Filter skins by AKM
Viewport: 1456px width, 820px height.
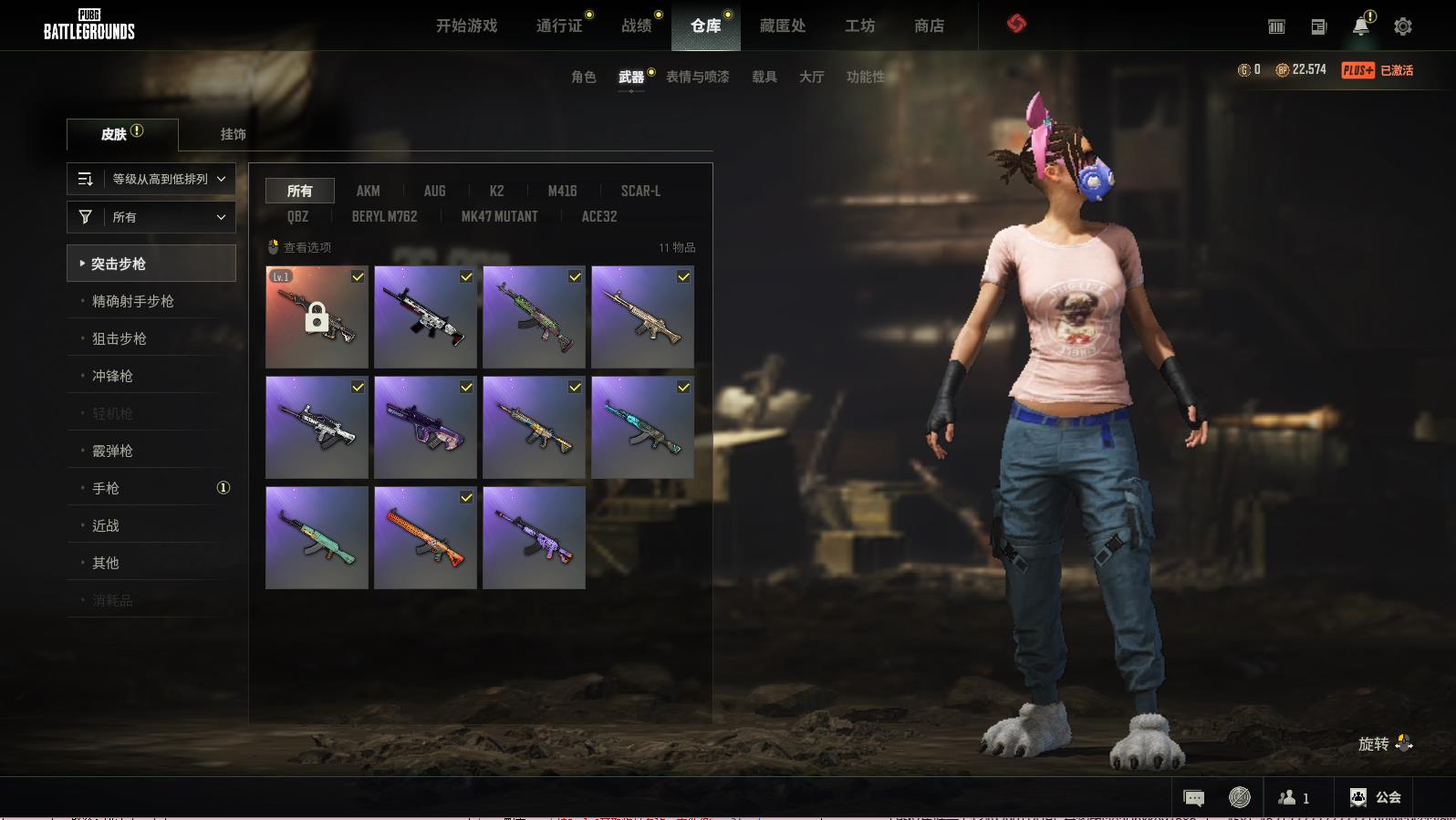(368, 191)
